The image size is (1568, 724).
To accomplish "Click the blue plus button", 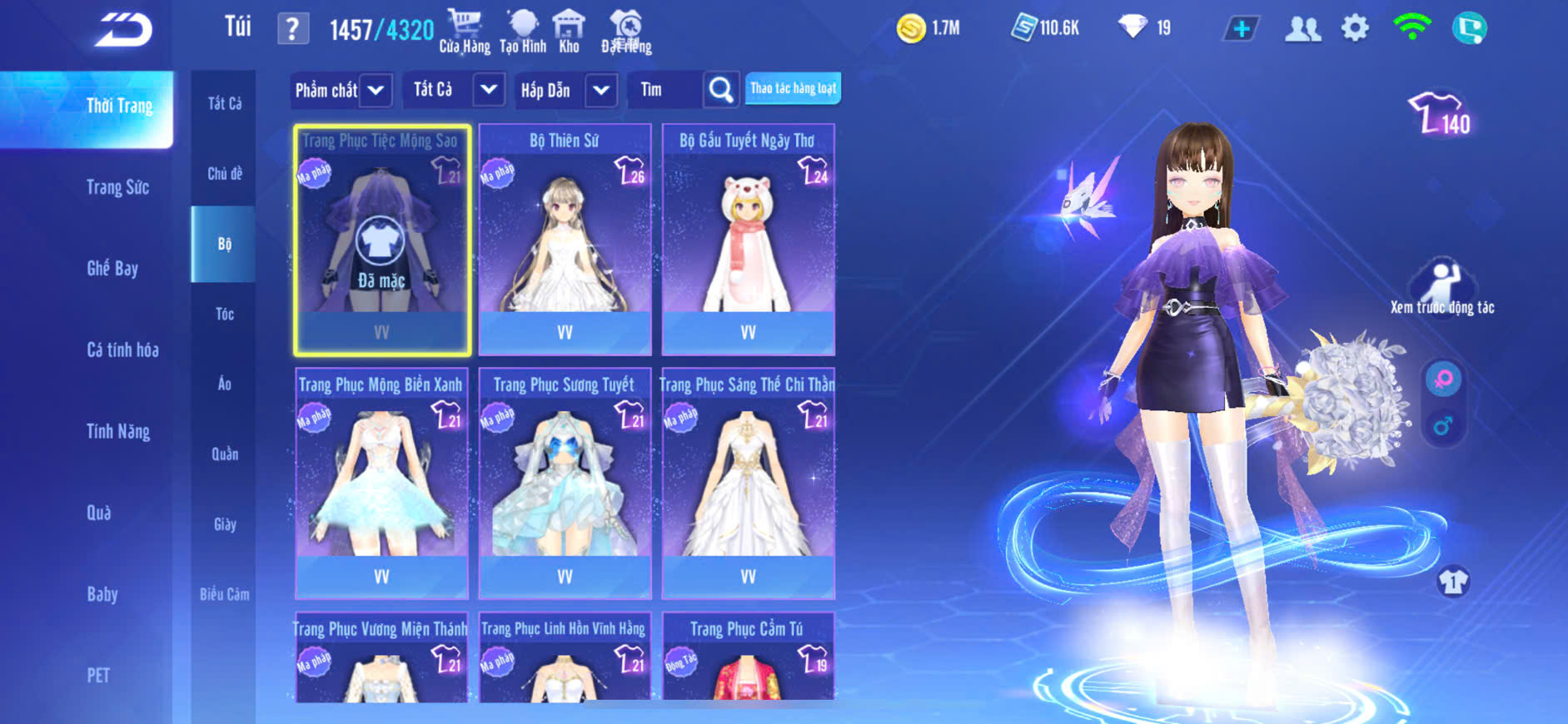I will tap(1241, 29).
